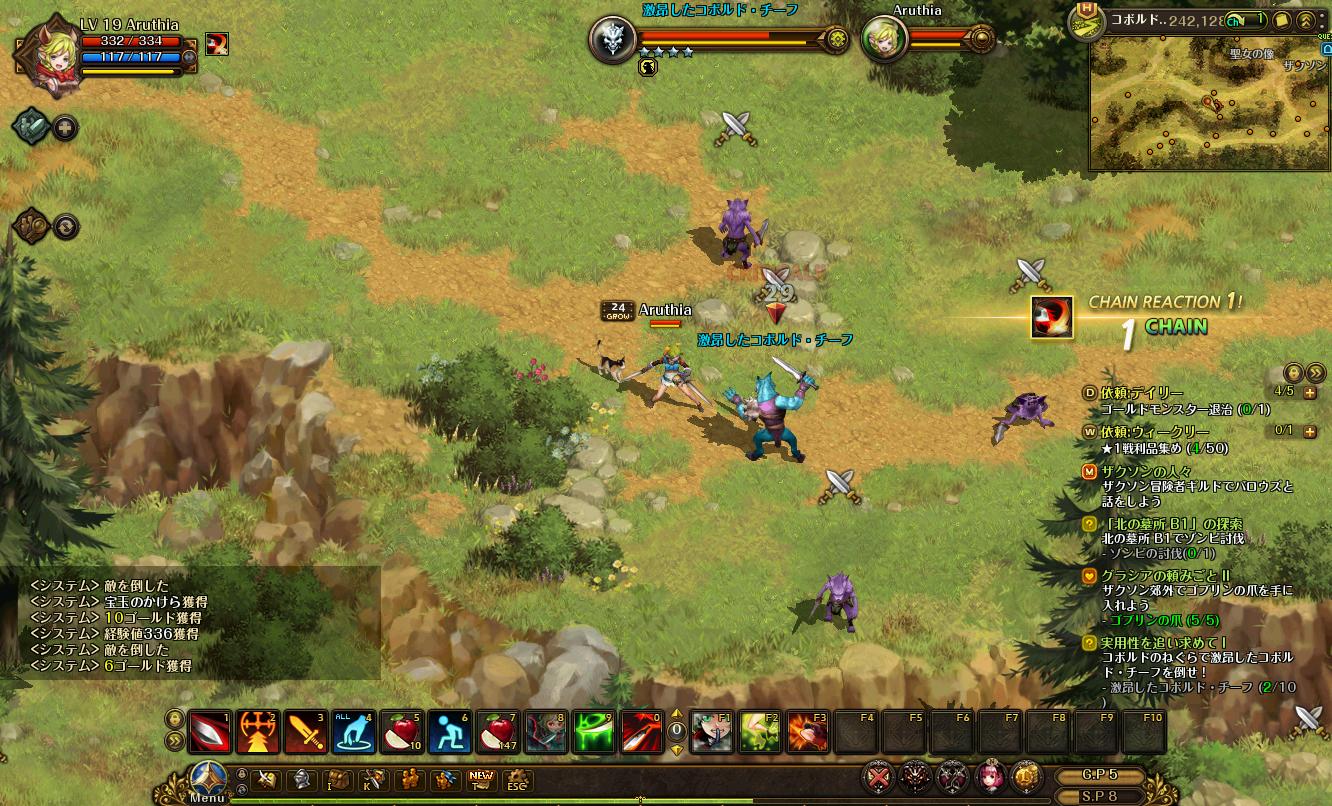Activate the blue crouching figure skill in slot 6

click(x=450, y=733)
